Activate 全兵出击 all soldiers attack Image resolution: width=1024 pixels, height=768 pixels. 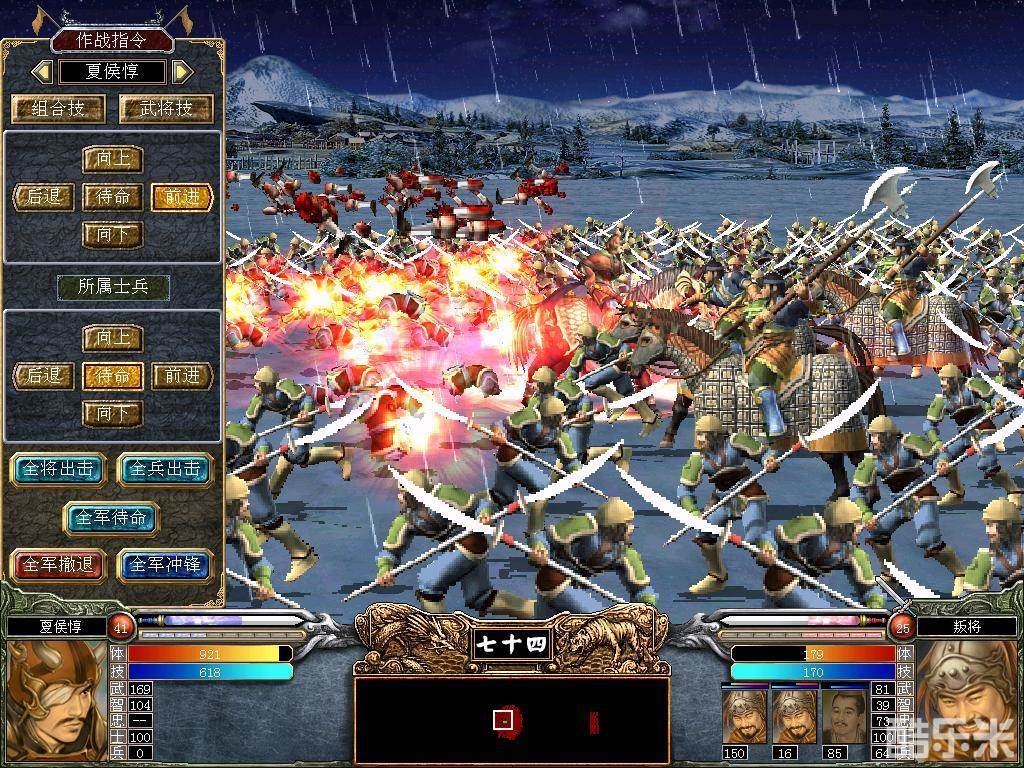(166, 469)
